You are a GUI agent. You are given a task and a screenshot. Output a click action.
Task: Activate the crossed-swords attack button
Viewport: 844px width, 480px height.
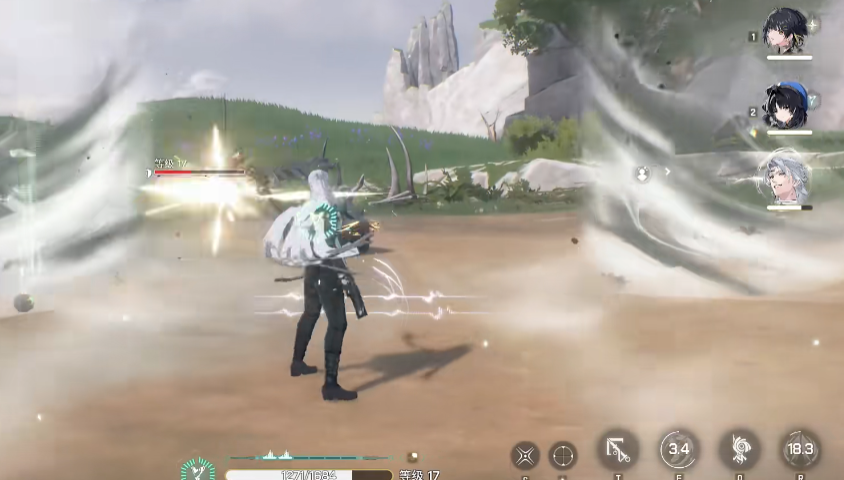(x=525, y=455)
